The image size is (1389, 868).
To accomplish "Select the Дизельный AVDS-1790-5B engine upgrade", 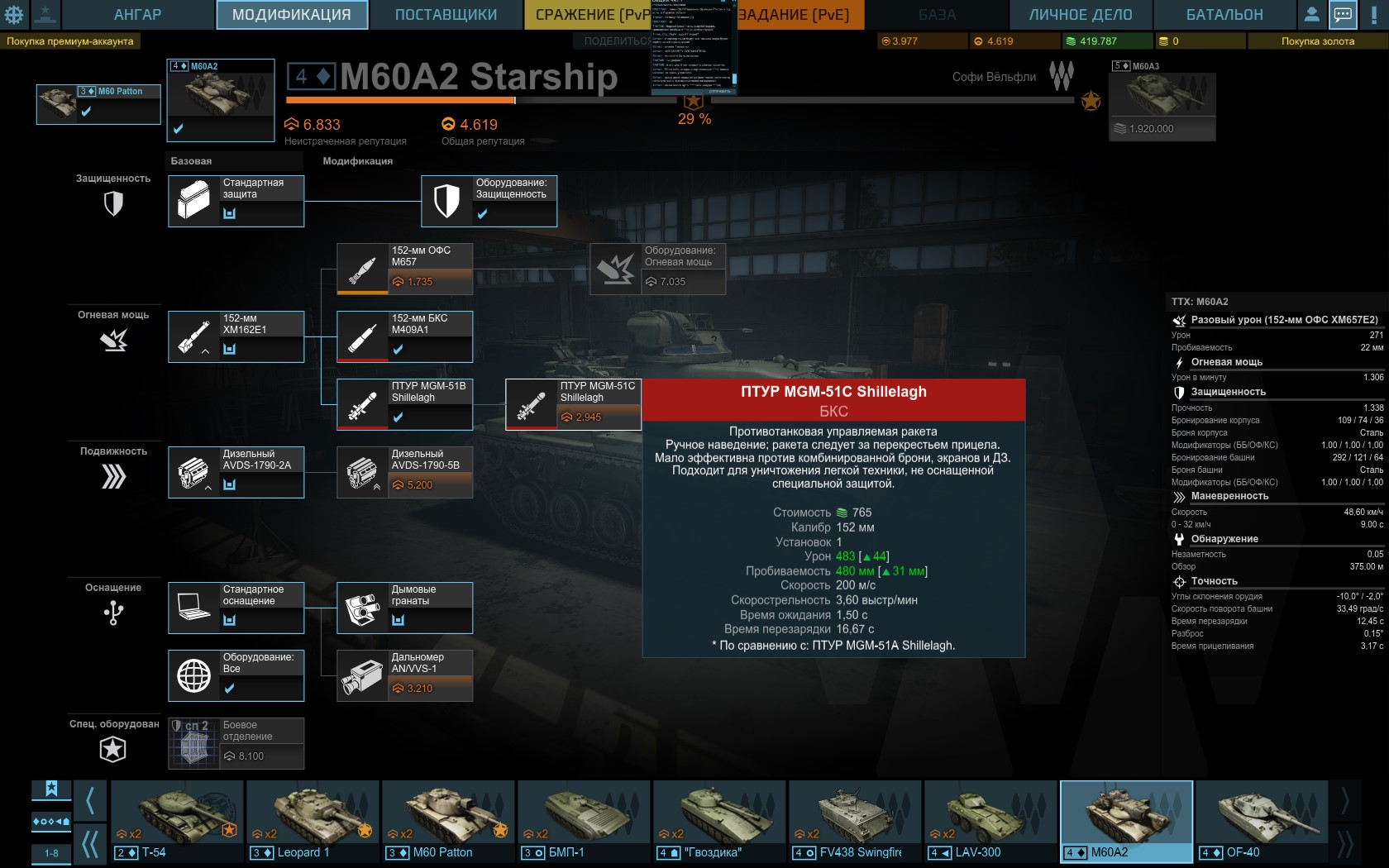I will (x=404, y=473).
